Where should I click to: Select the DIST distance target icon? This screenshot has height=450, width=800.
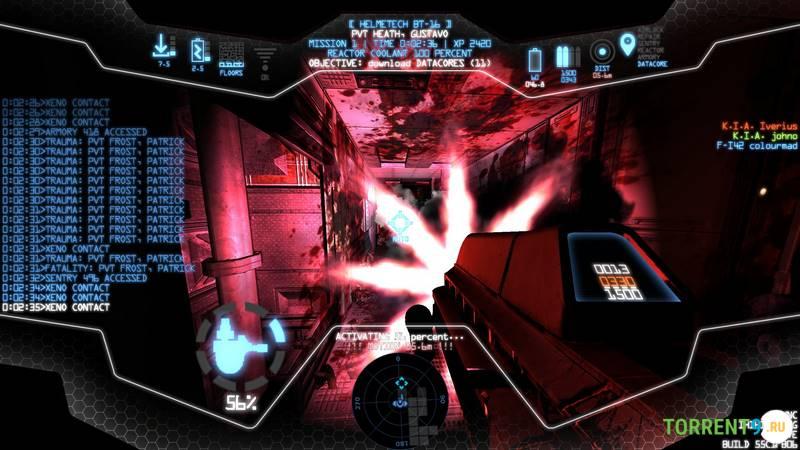tap(601, 51)
